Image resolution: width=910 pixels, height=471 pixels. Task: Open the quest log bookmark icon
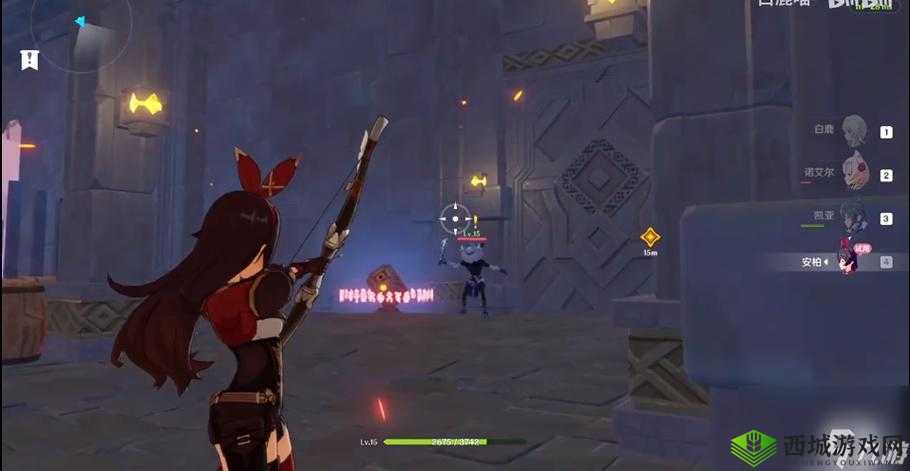coord(29,59)
